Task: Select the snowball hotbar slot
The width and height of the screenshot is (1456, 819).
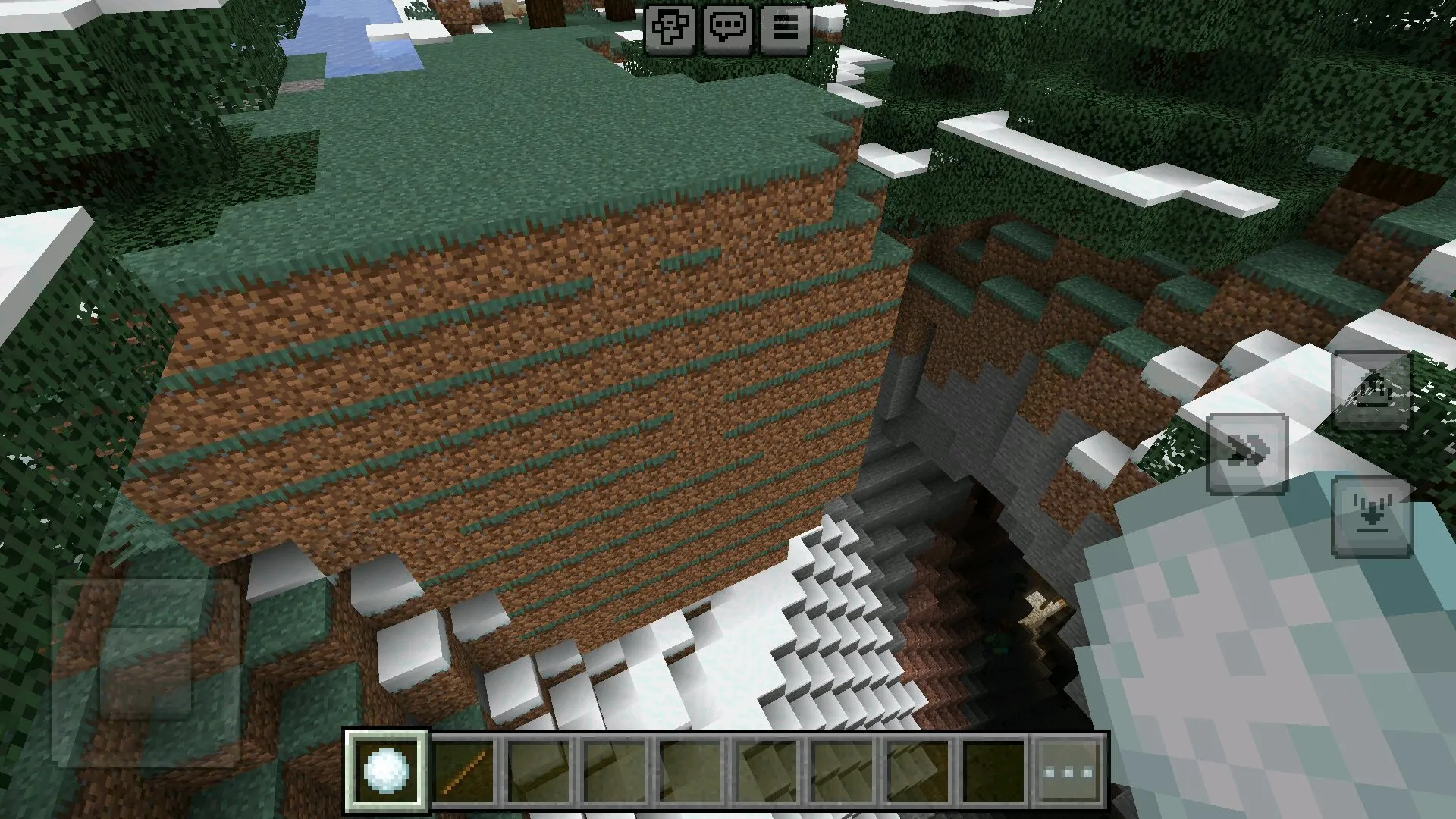Action: coord(387,770)
